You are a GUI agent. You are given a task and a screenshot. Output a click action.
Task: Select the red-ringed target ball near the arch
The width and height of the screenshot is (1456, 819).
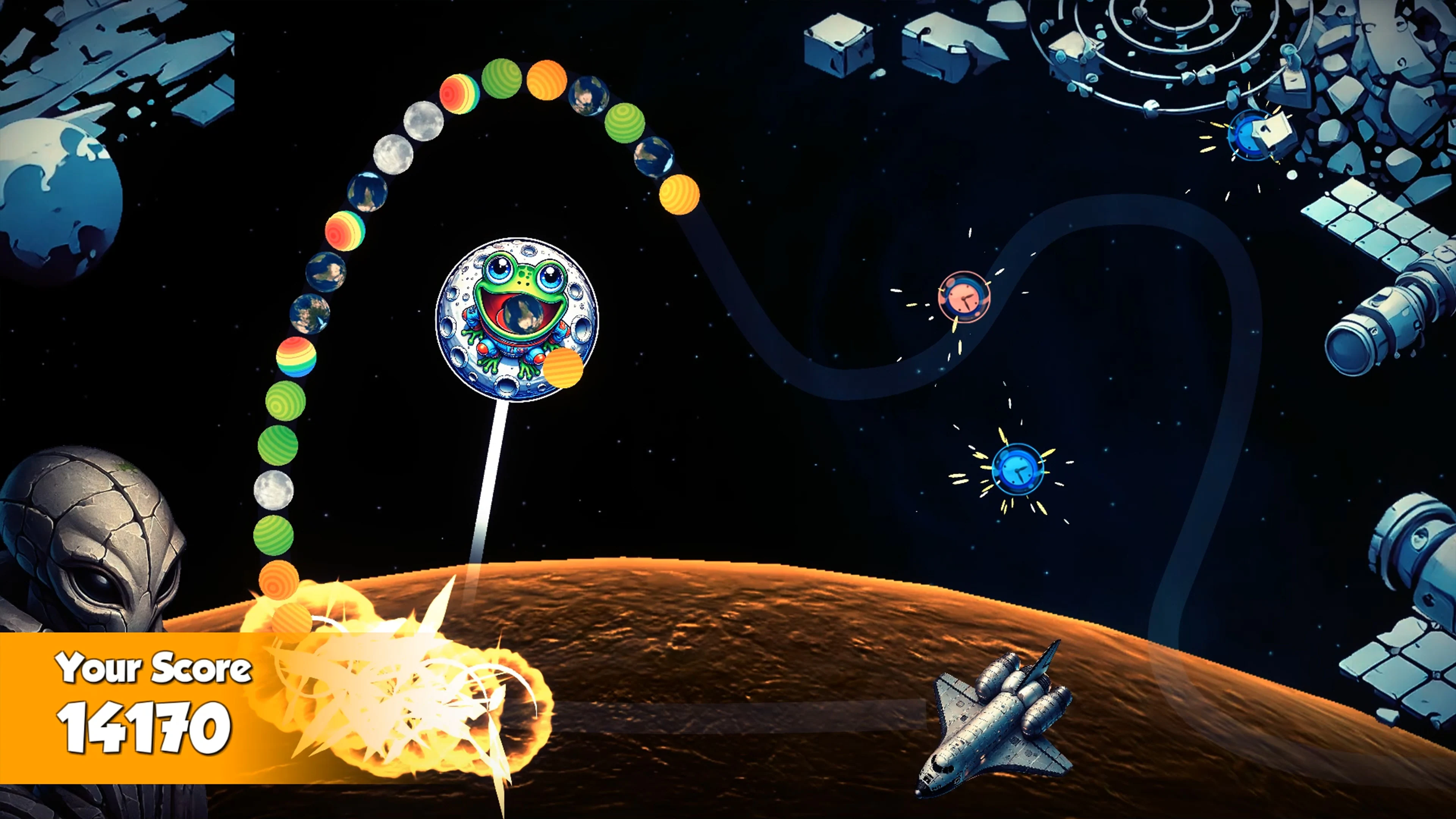point(459,95)
